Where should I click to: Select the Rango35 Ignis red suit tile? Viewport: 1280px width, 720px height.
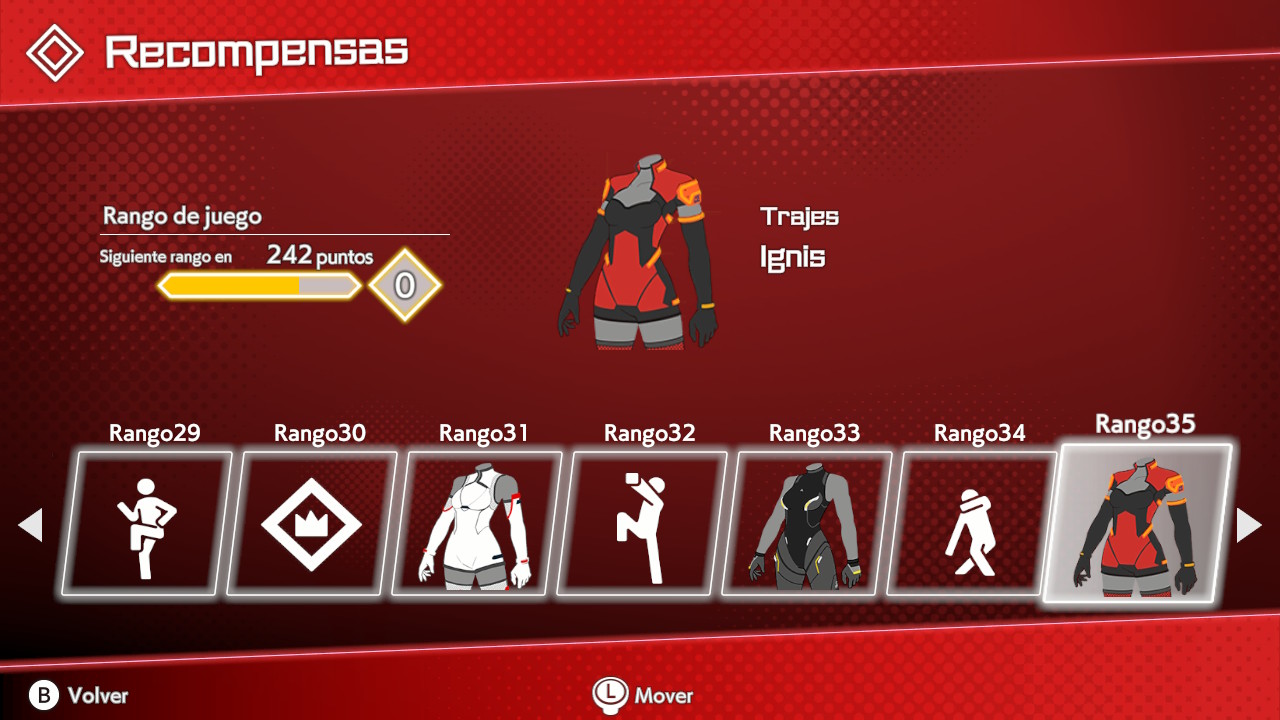(1138, 523)
